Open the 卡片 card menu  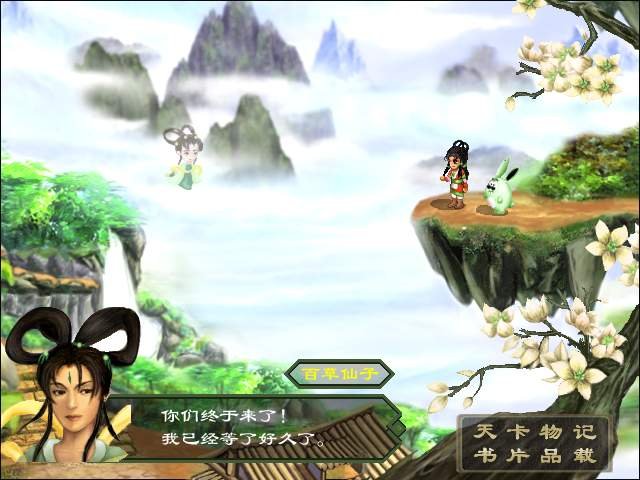(x=516, y=445)
